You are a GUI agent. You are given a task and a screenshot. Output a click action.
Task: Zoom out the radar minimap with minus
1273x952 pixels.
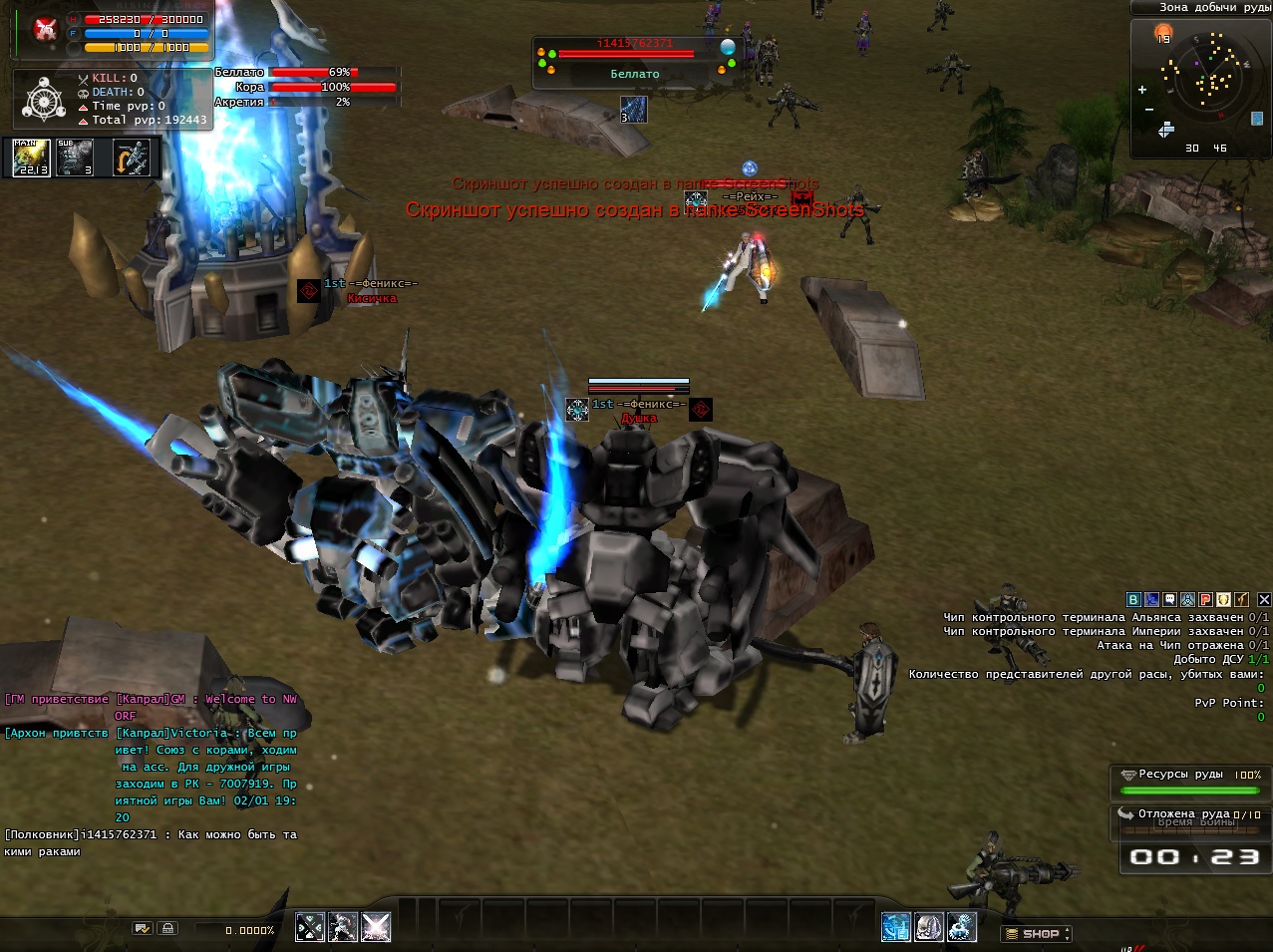[x=1149, y=109]
